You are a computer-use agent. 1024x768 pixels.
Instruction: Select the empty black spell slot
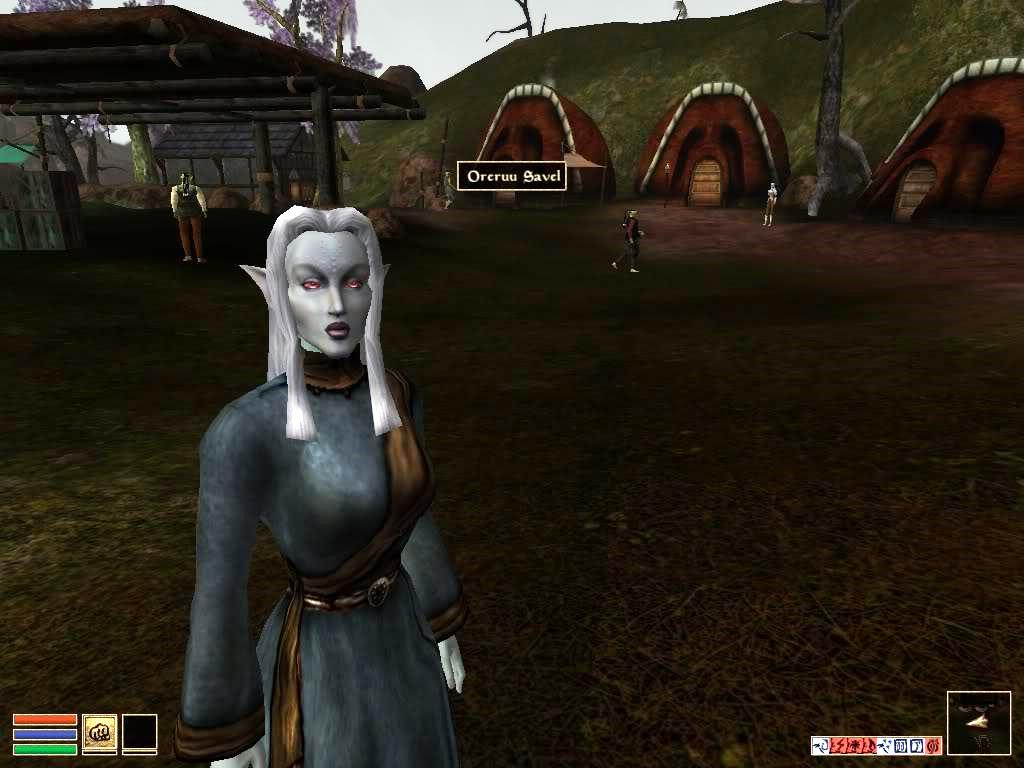tap(140, 733)
